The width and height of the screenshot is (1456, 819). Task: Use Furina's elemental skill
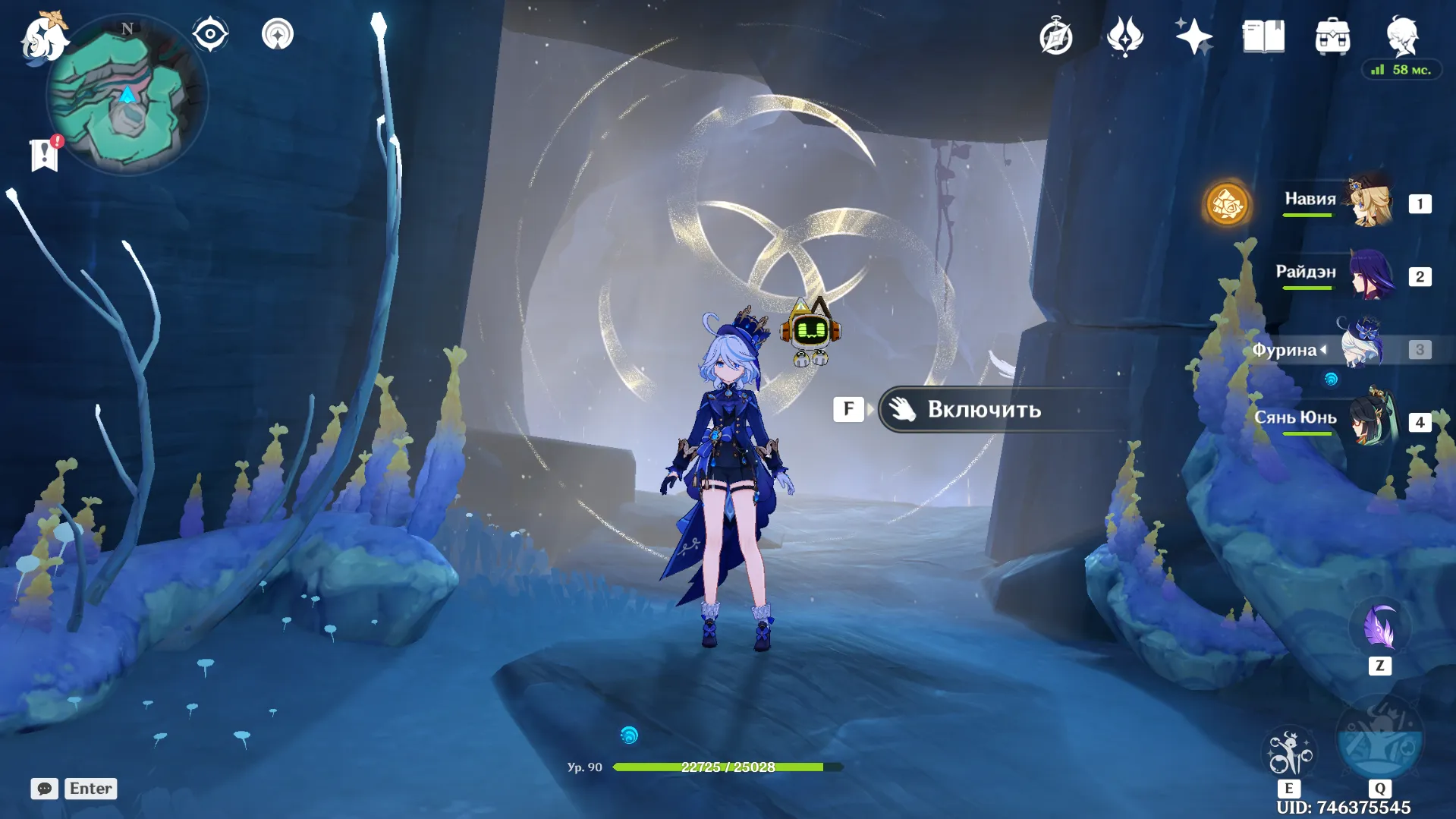(x=1289, y=753)
